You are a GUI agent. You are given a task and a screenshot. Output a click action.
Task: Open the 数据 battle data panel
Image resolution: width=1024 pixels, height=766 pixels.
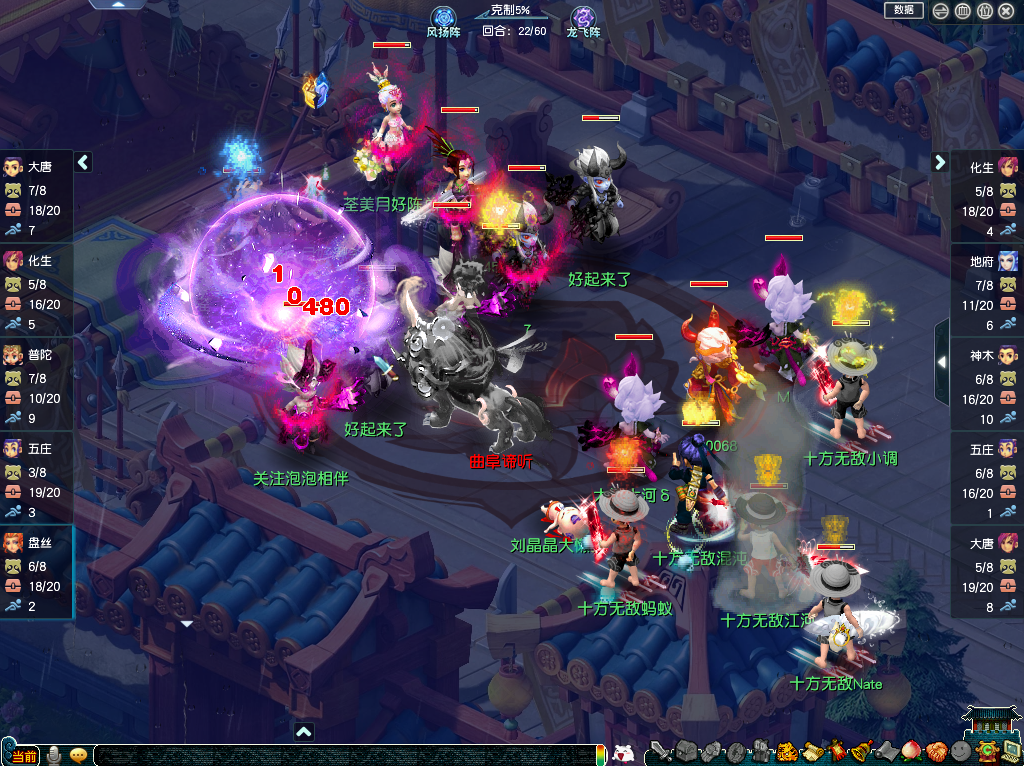[903, 10]
